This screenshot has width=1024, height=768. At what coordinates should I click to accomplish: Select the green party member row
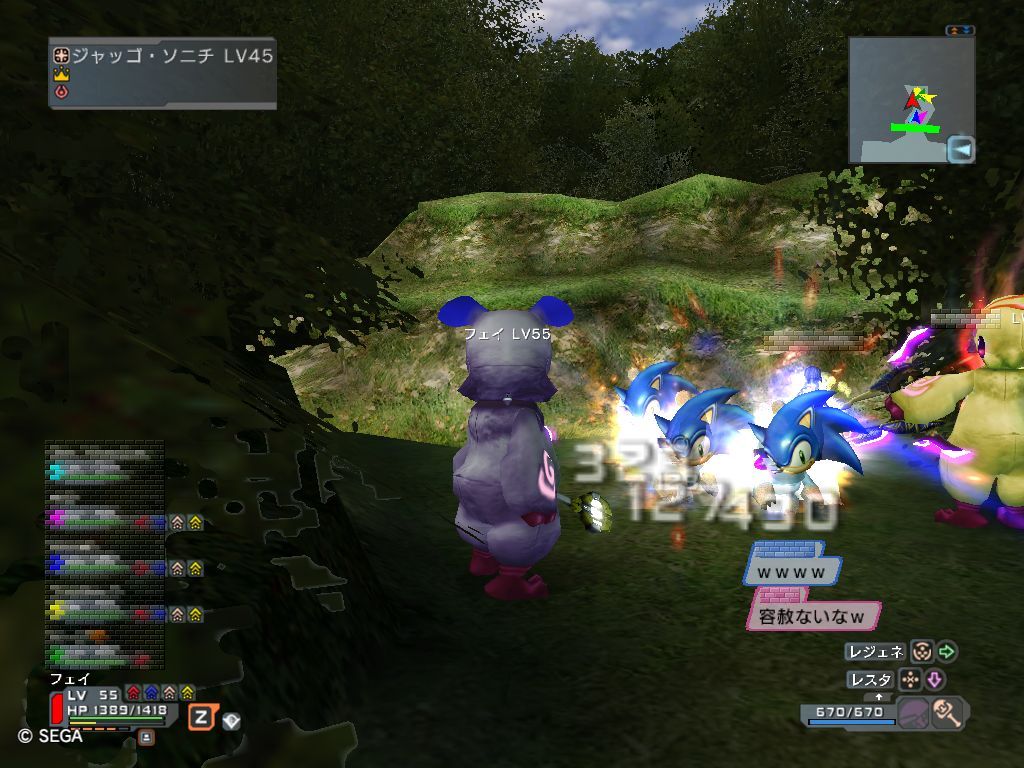(x=104, y=655)
